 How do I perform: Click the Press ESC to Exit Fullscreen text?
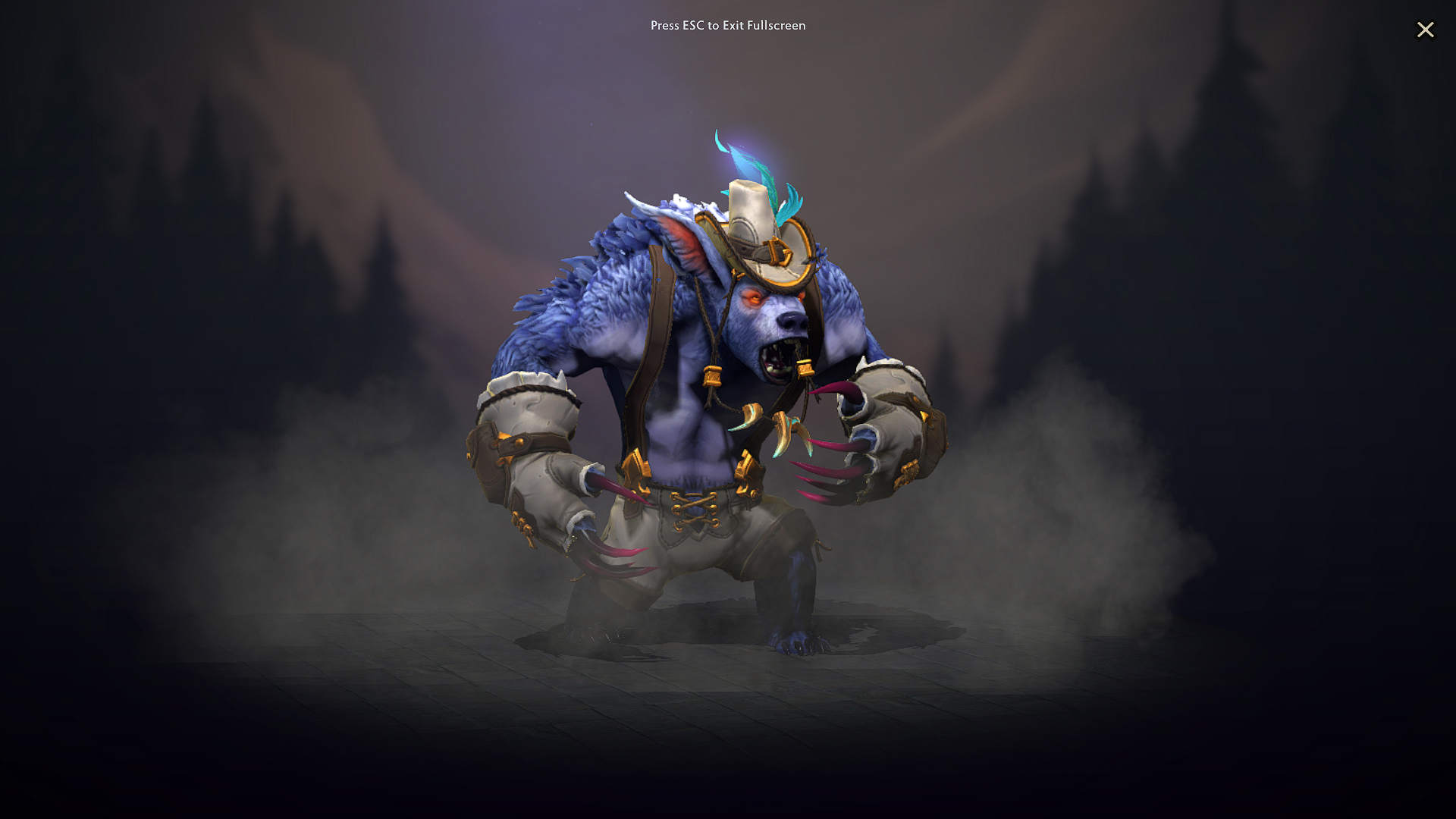pyautogui.click(x=728, y=25)
